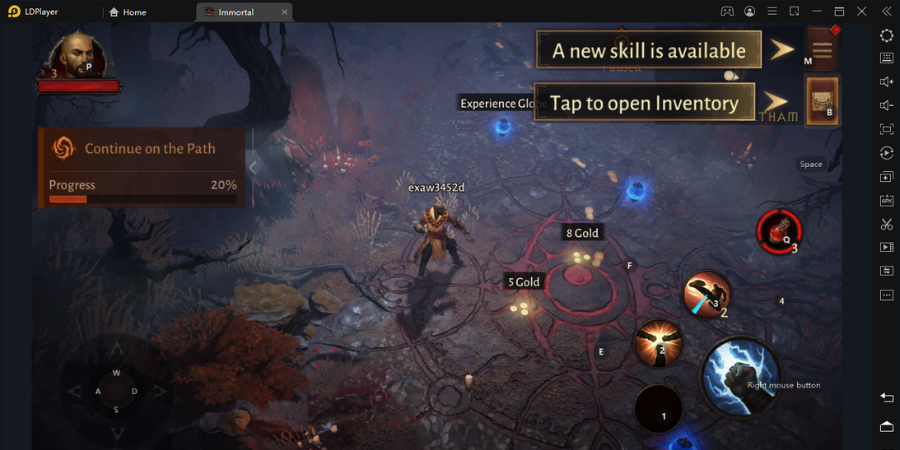Collapse the quest tracker panel arrow

click(253, 167)
